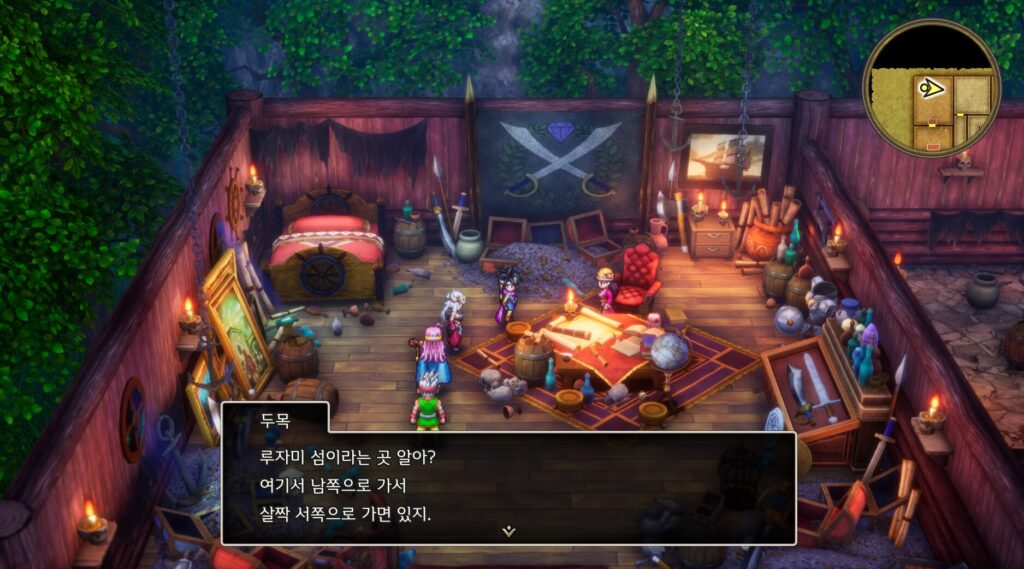The width and height of the screenshot is (1024, 569).
Task: Open the circular minimap
Action: [932, 88]
